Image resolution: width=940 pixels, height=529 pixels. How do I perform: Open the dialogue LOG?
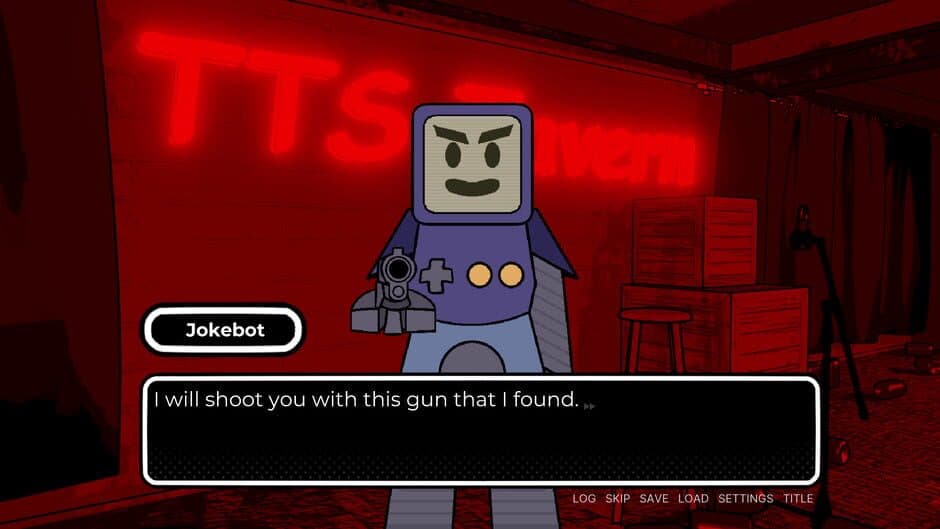pyautogui.click(x=584, y=498)
